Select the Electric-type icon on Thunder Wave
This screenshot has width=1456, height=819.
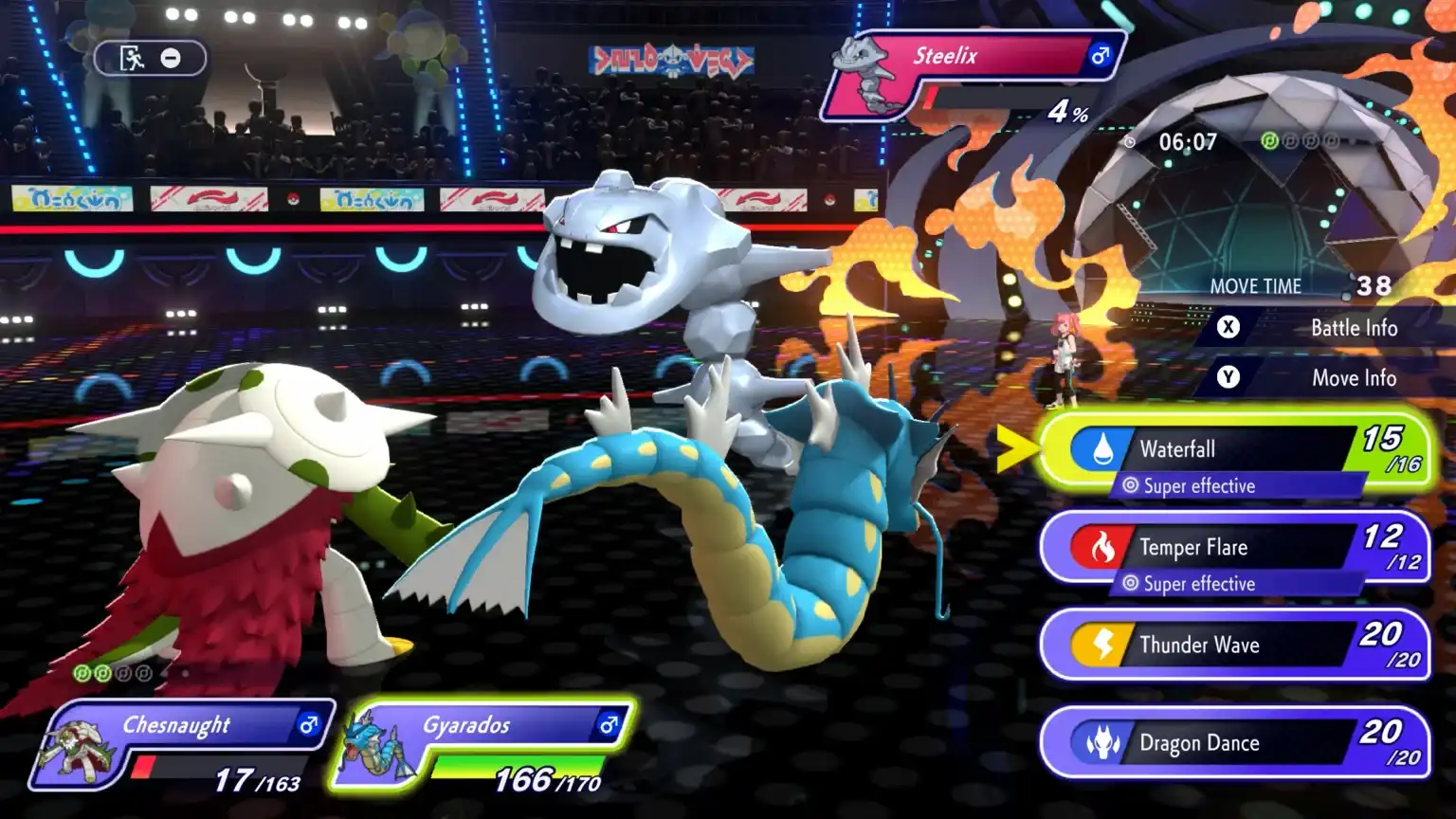coord(1100,645)
